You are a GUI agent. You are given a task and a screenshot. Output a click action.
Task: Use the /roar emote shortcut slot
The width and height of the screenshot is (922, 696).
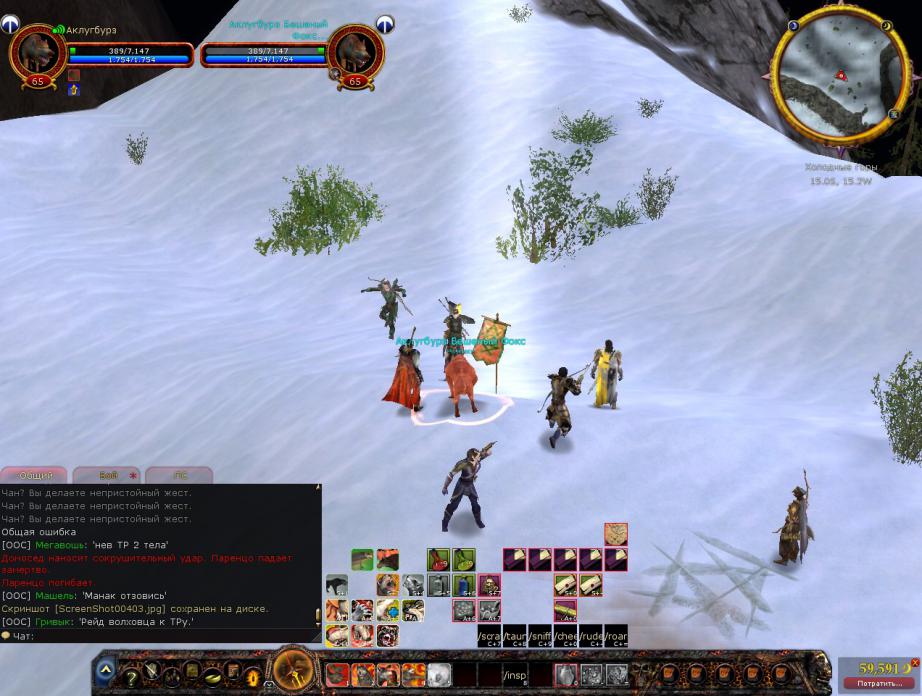[617, 635]
